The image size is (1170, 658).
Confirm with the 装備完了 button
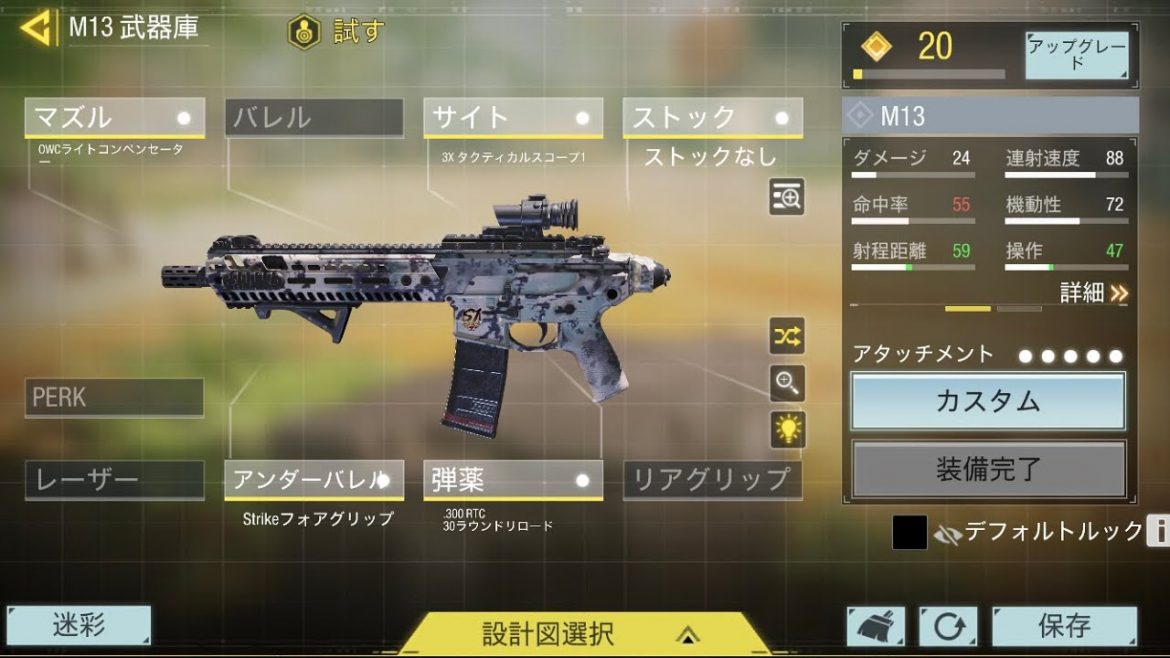(988, 469)
